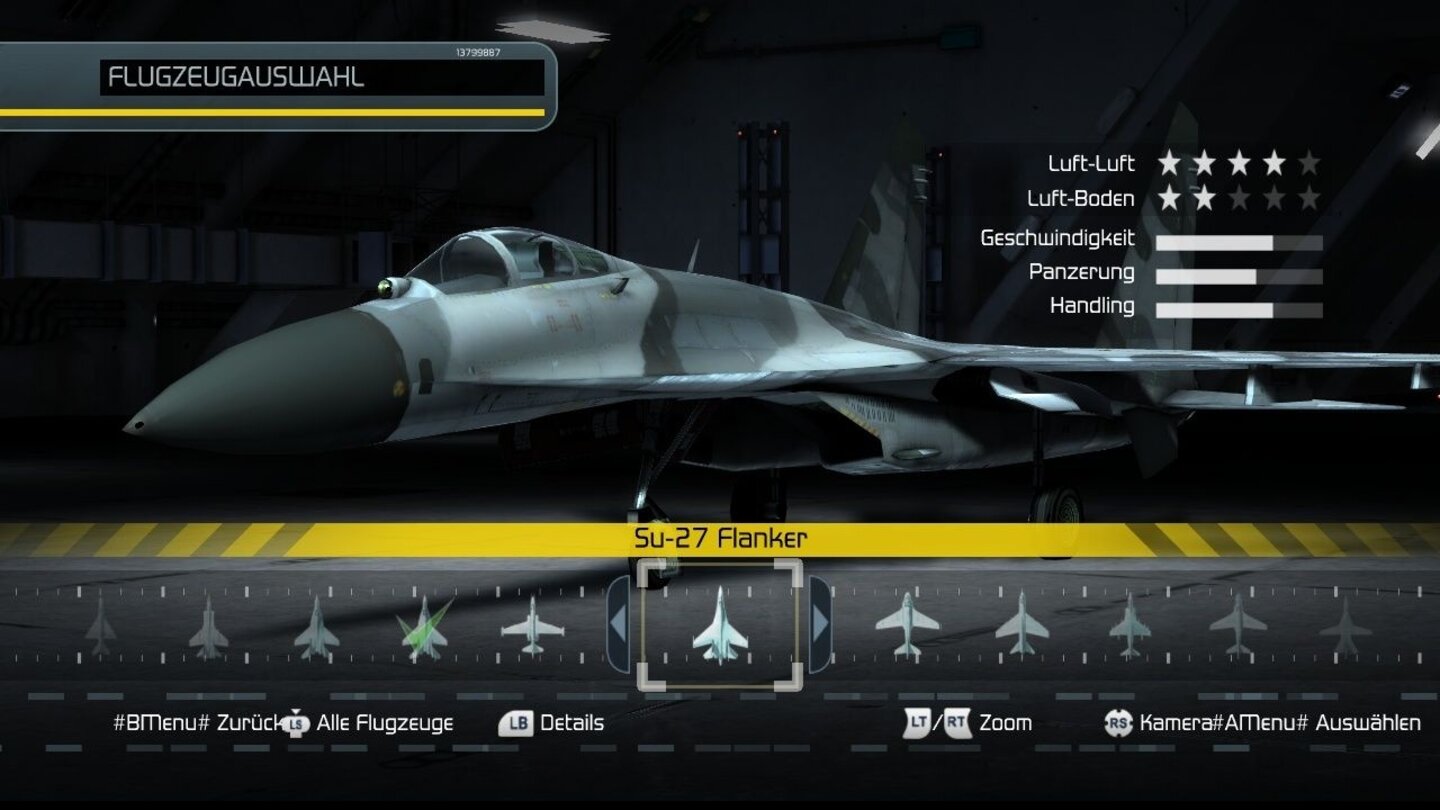This screenshot has height=810, width=1440.
Task: Click the fourth star in Luft-Luft rating
Action: [x=1274, y=163]
